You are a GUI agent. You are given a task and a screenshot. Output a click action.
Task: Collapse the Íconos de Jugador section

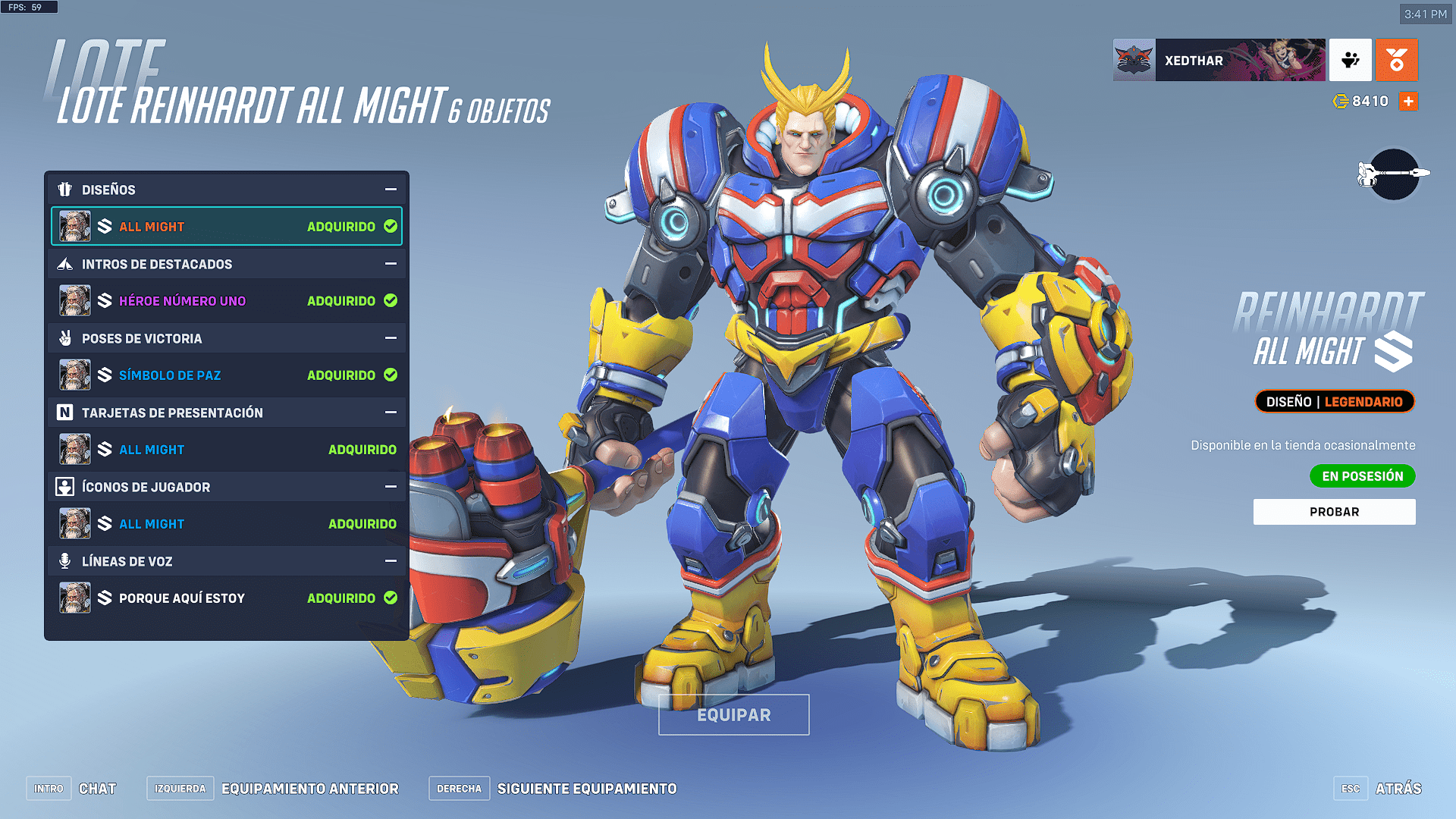[x=391, y=487]
